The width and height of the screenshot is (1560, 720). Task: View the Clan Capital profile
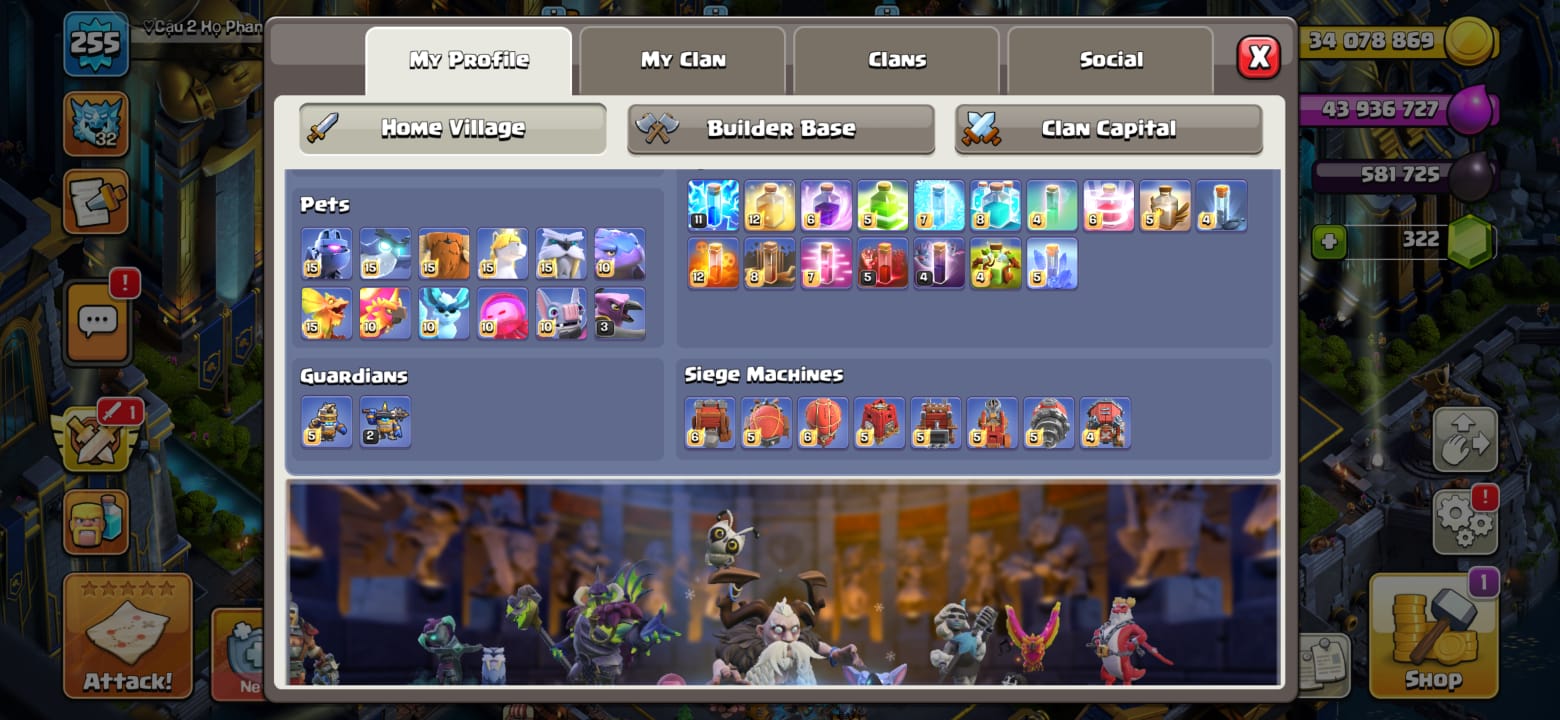[x=1108, y=128]
